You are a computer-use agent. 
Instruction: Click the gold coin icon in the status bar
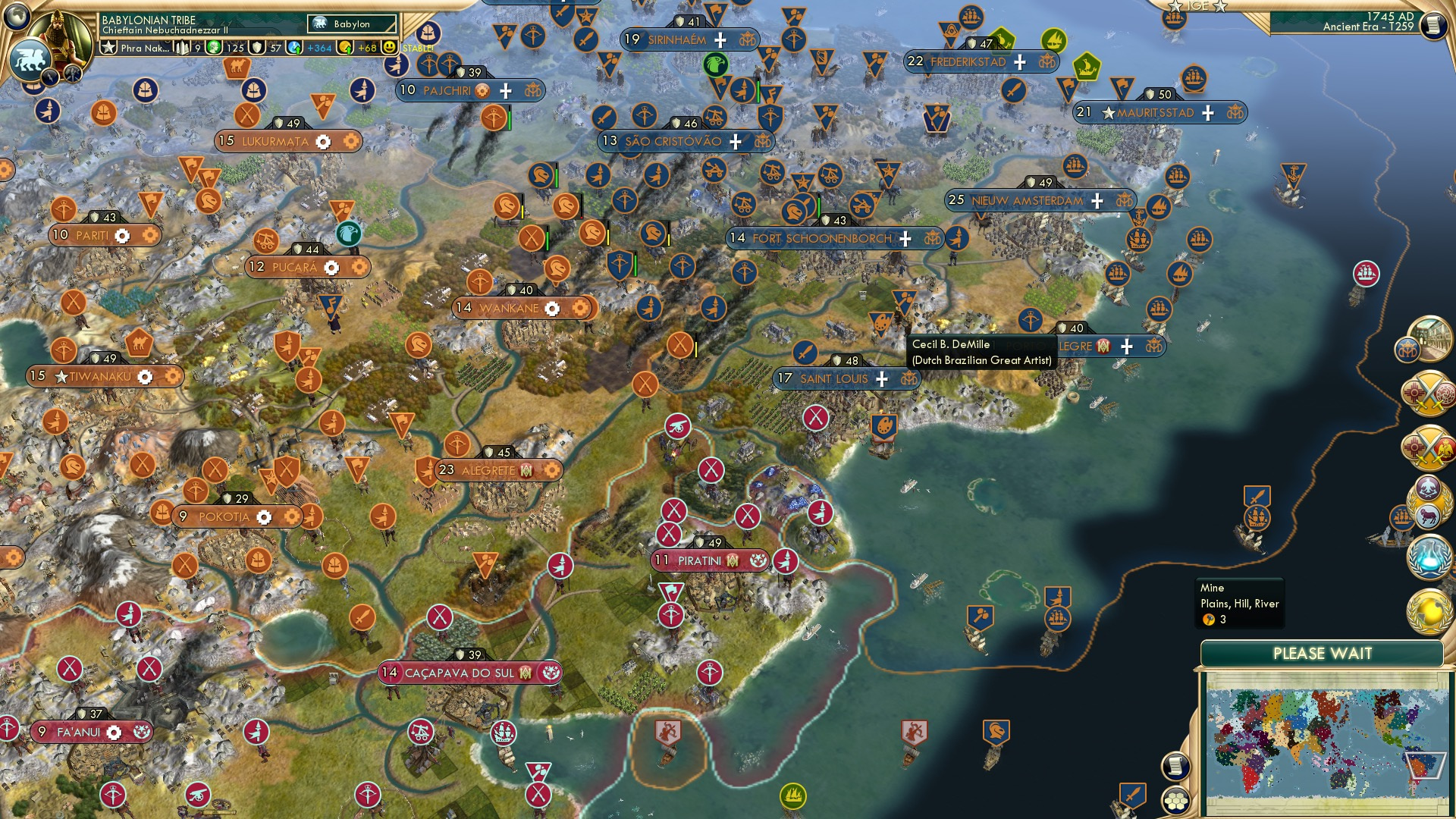[346, 47]
